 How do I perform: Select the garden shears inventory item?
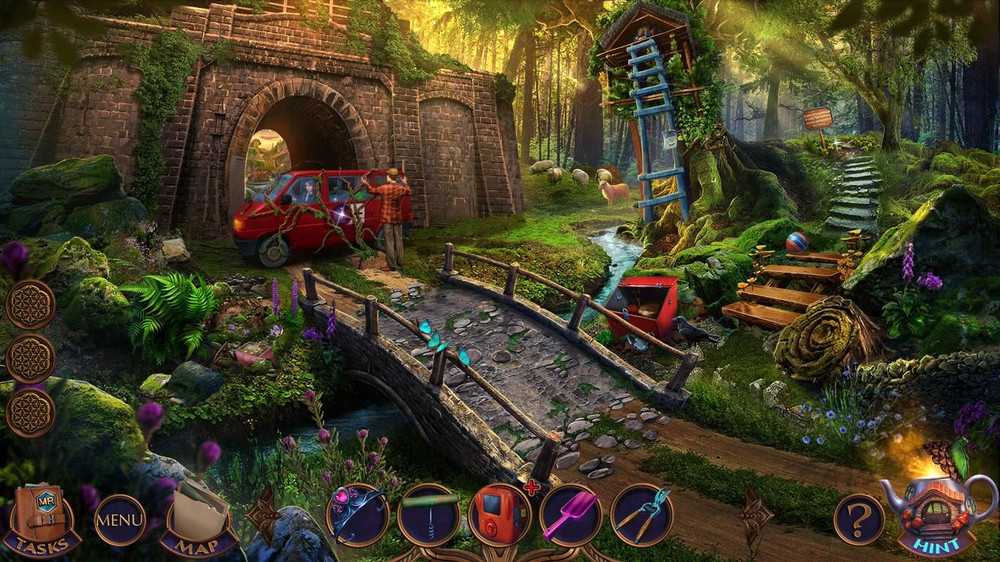pyautogui.click(x=641, y=515)
